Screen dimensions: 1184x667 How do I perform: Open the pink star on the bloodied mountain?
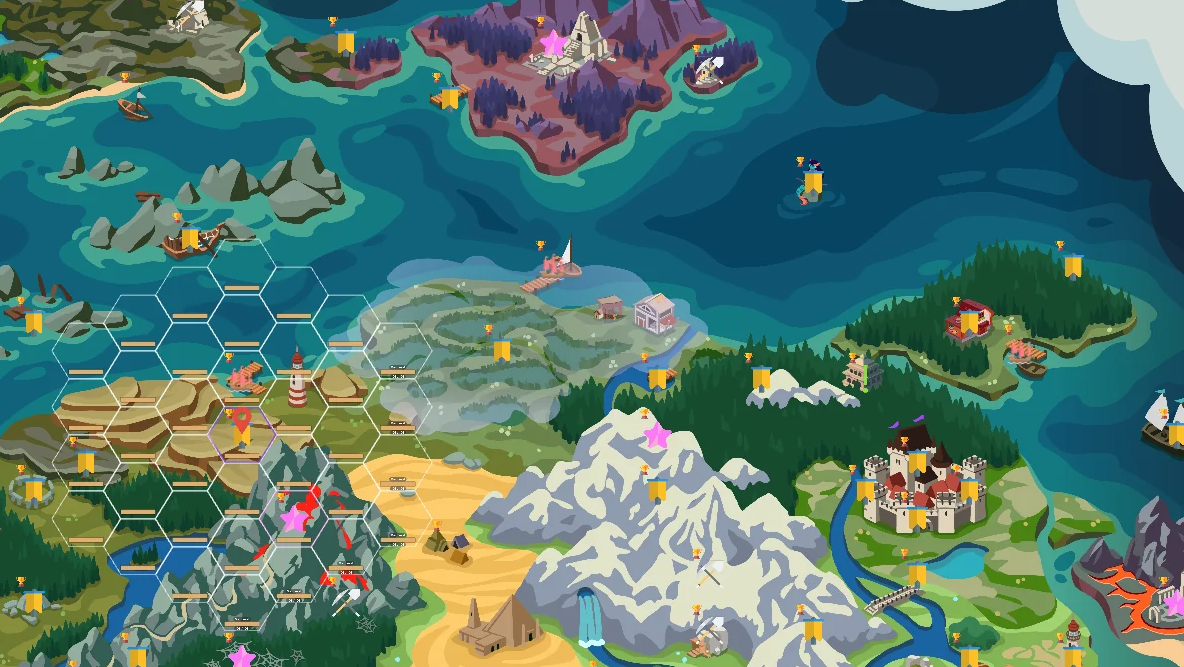coord(293,519)
